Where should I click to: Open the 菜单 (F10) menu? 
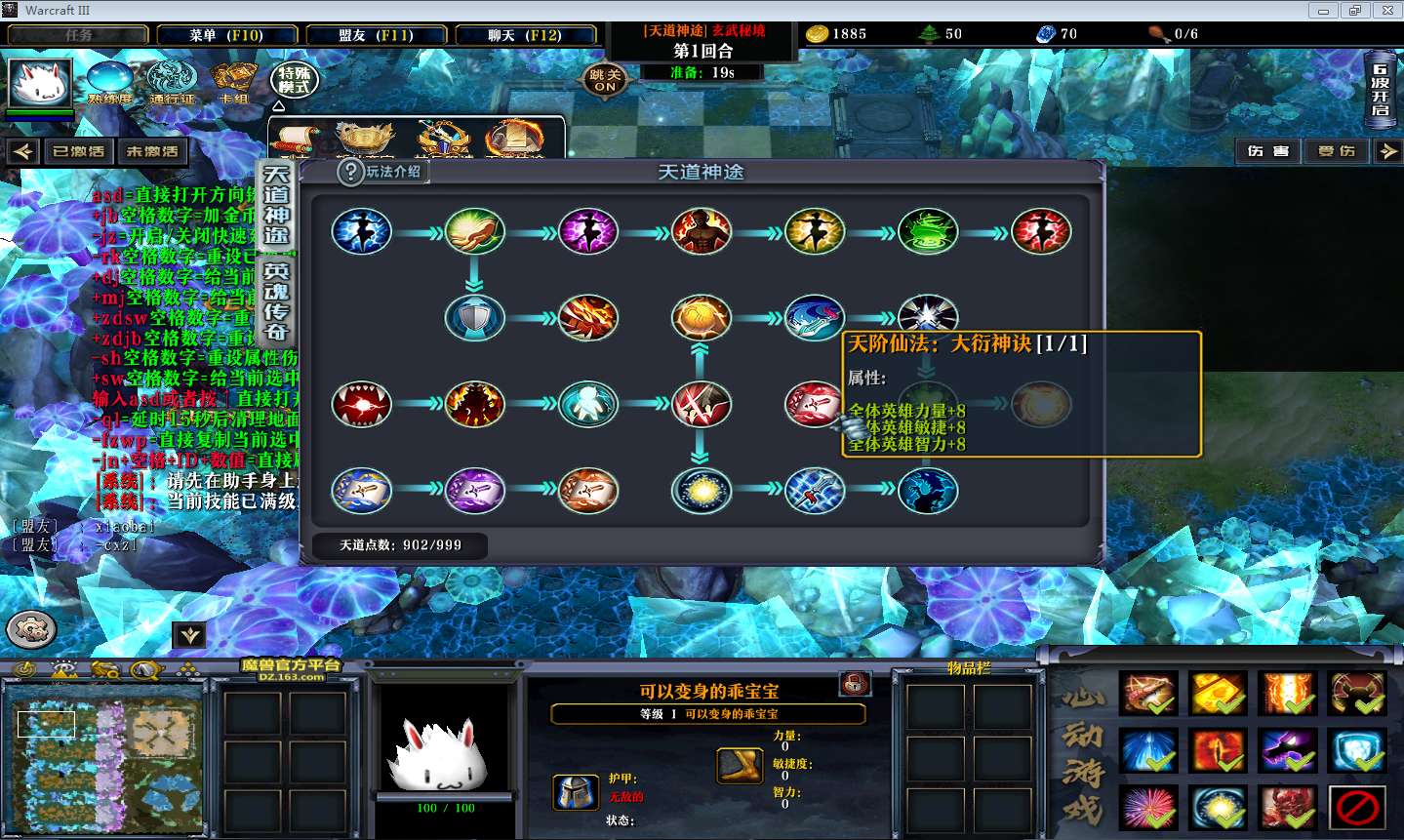[226, 35]
